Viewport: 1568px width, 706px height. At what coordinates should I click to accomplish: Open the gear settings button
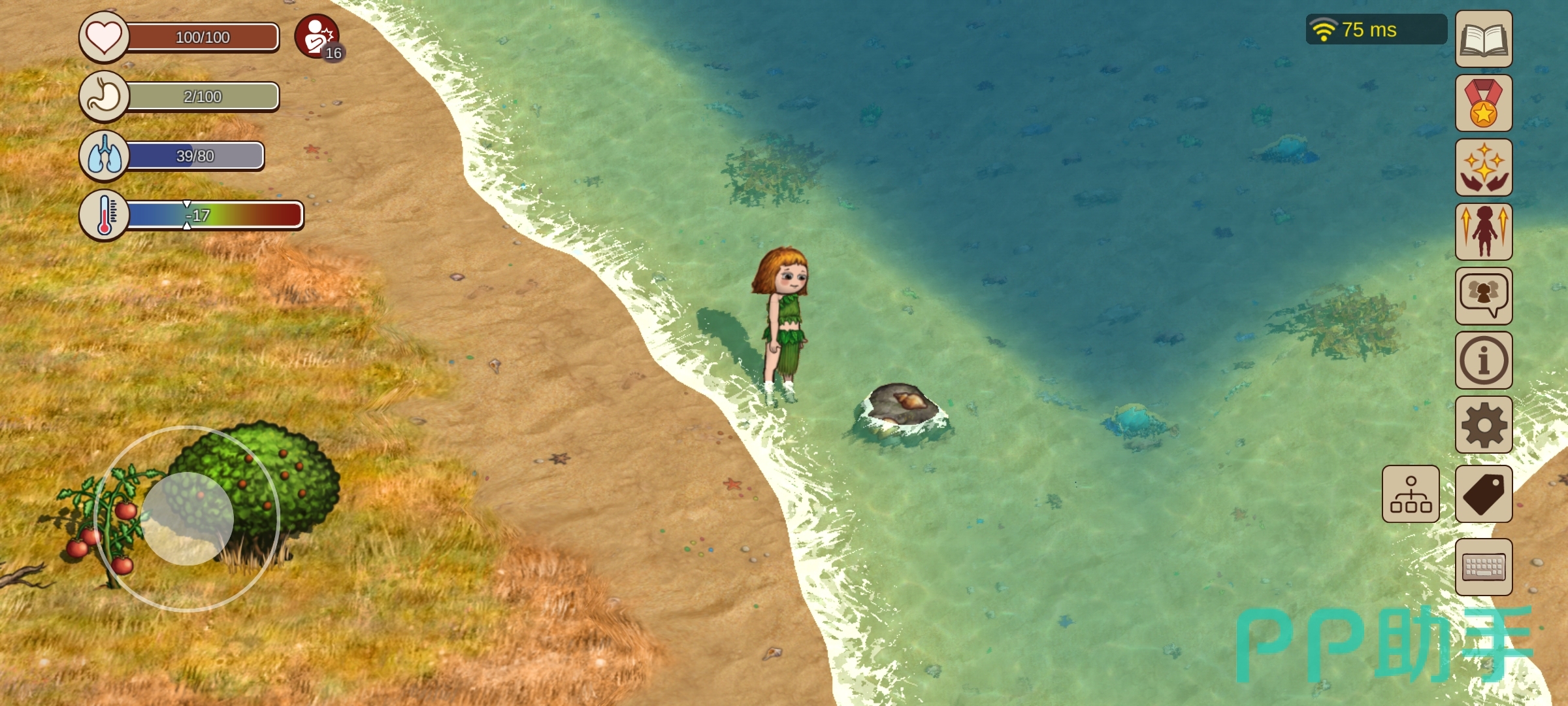coord(1483,424)
